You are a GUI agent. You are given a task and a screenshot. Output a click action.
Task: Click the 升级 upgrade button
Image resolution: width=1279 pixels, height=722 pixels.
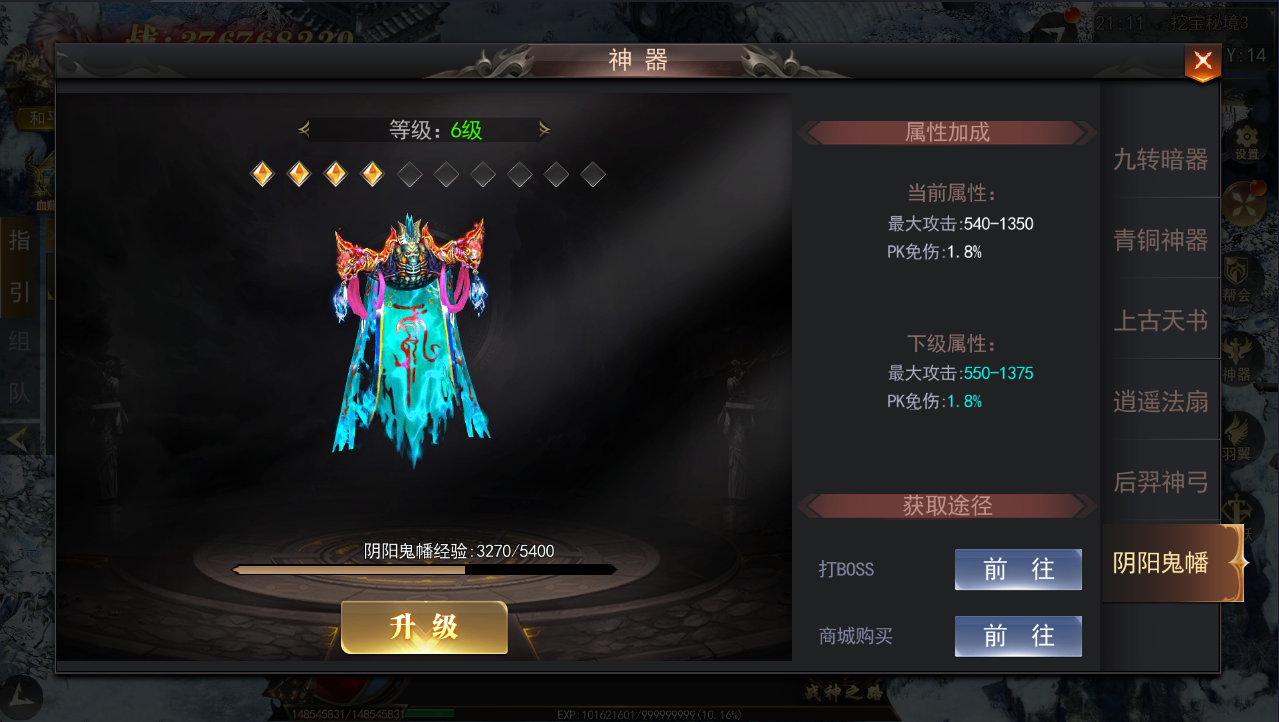click(x=424, y=627)
